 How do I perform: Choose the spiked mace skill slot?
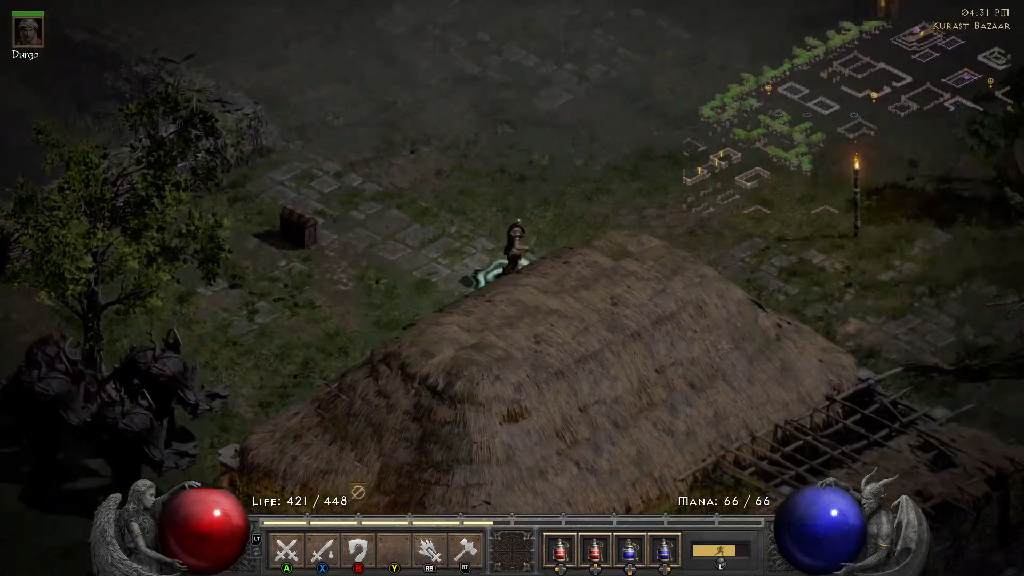tap(430, 550)
